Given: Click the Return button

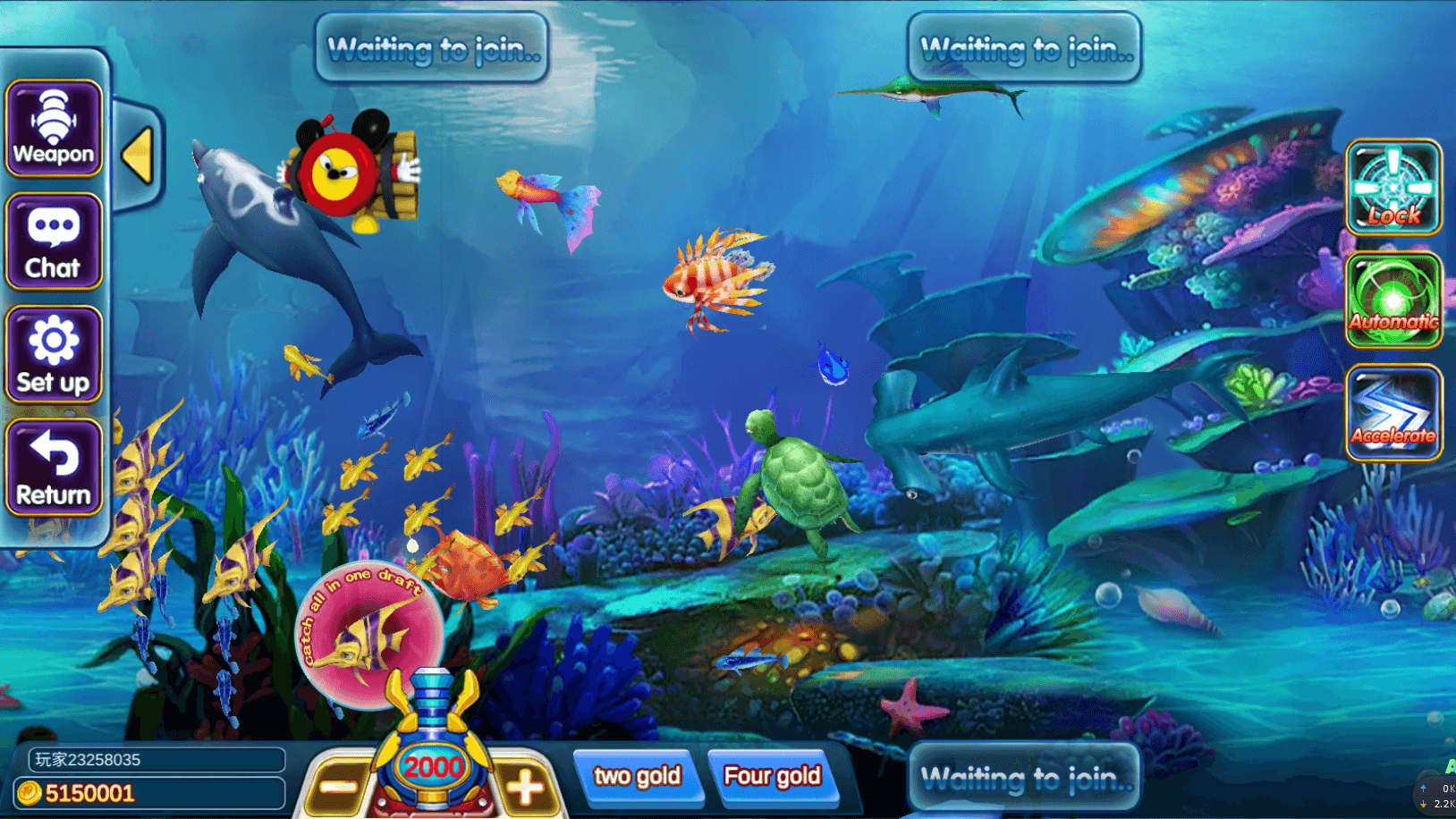Looking at the screenshot, I should [x=54, y=468].
